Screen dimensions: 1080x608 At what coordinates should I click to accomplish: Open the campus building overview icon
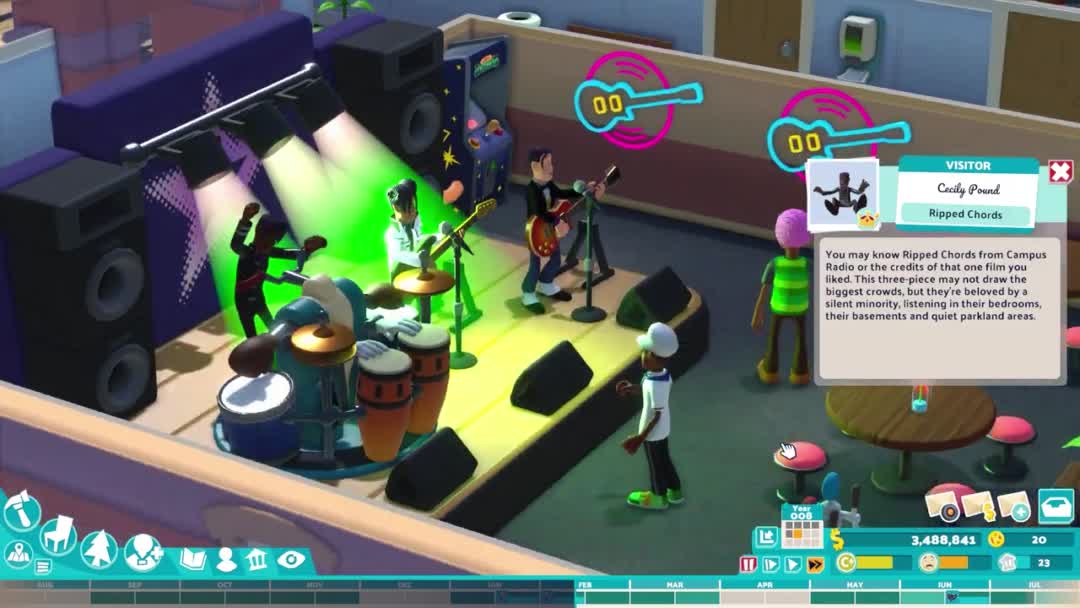click(x=257, y=559)
